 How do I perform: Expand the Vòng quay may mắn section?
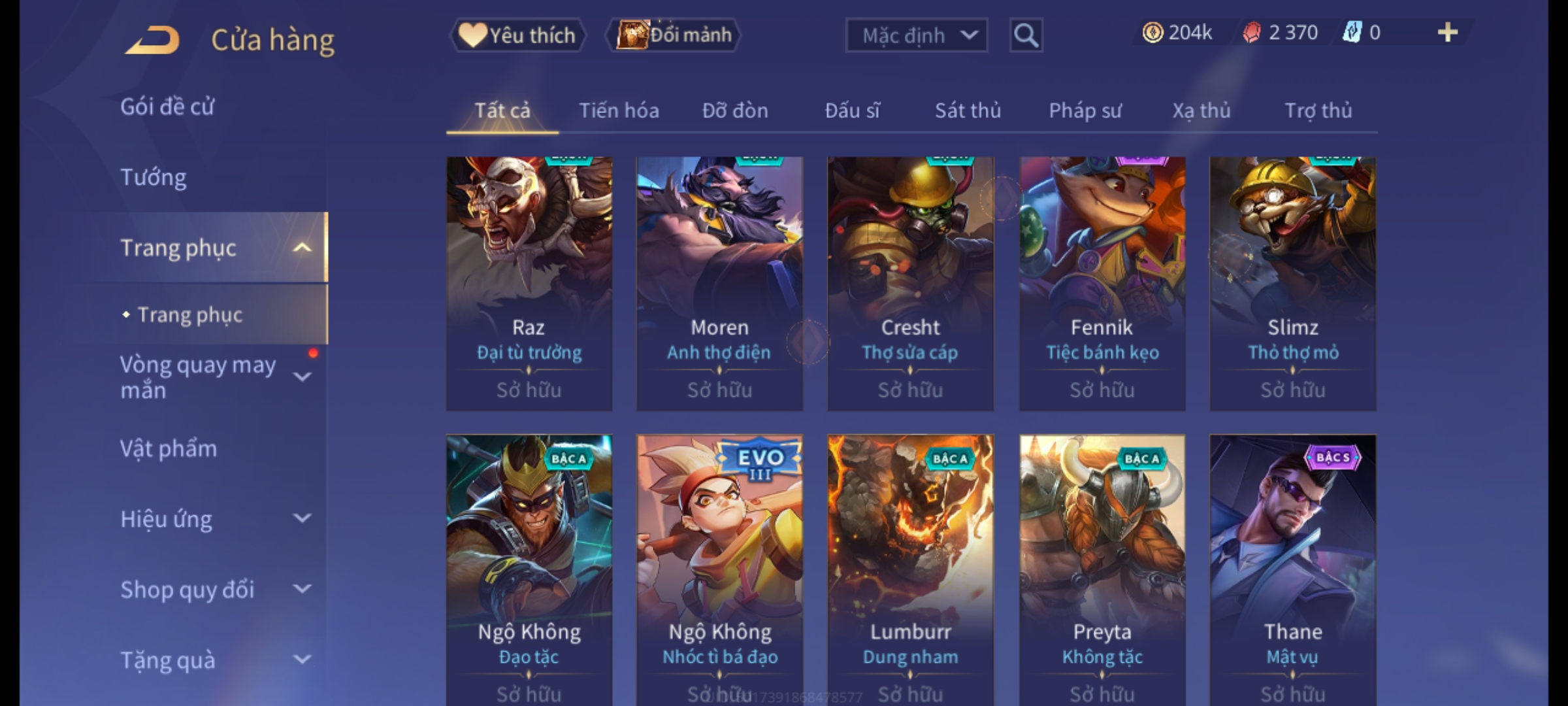tap(209, 377)
